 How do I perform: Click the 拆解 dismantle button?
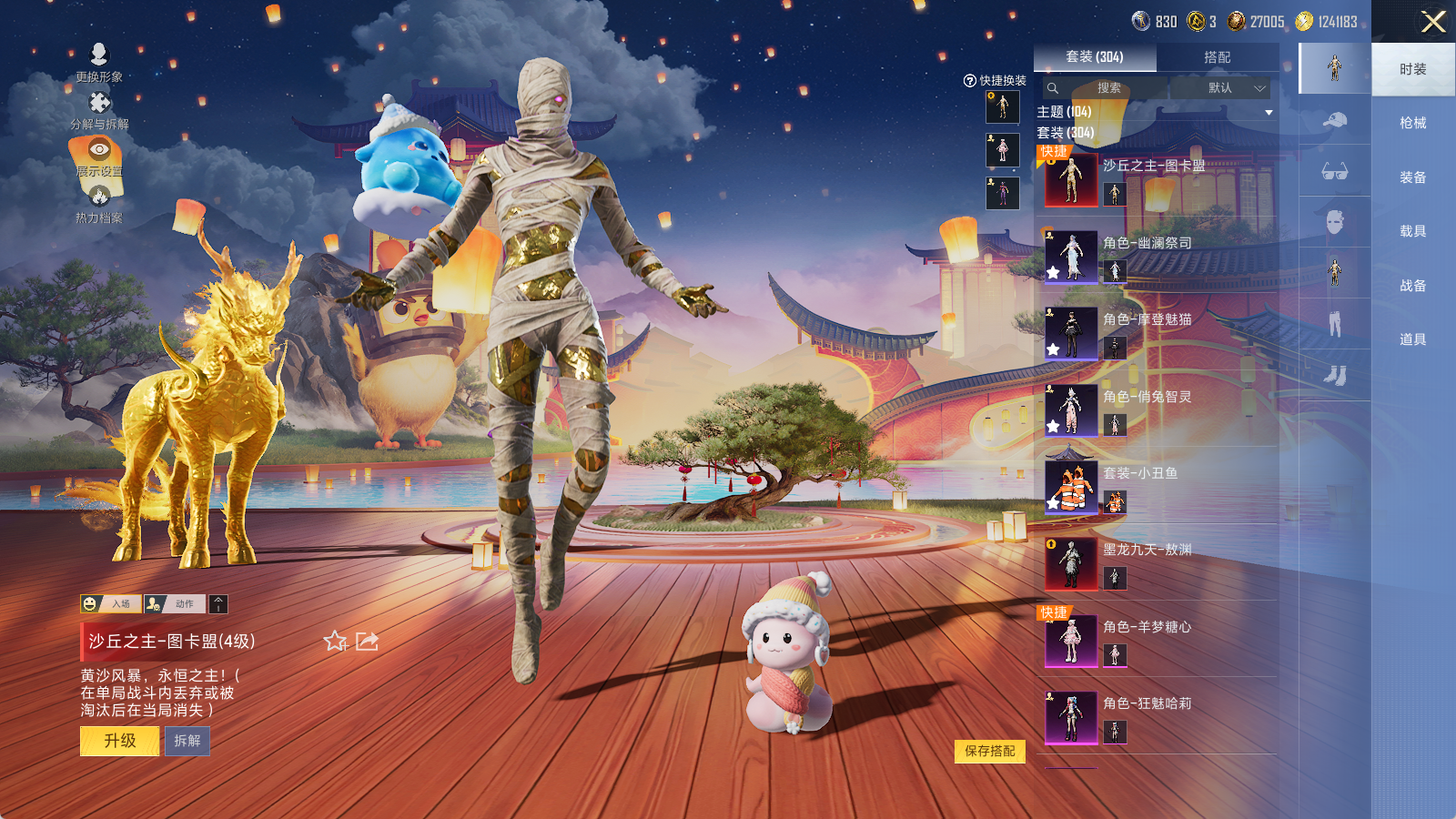pyautogui.click(x=187, y=741)
